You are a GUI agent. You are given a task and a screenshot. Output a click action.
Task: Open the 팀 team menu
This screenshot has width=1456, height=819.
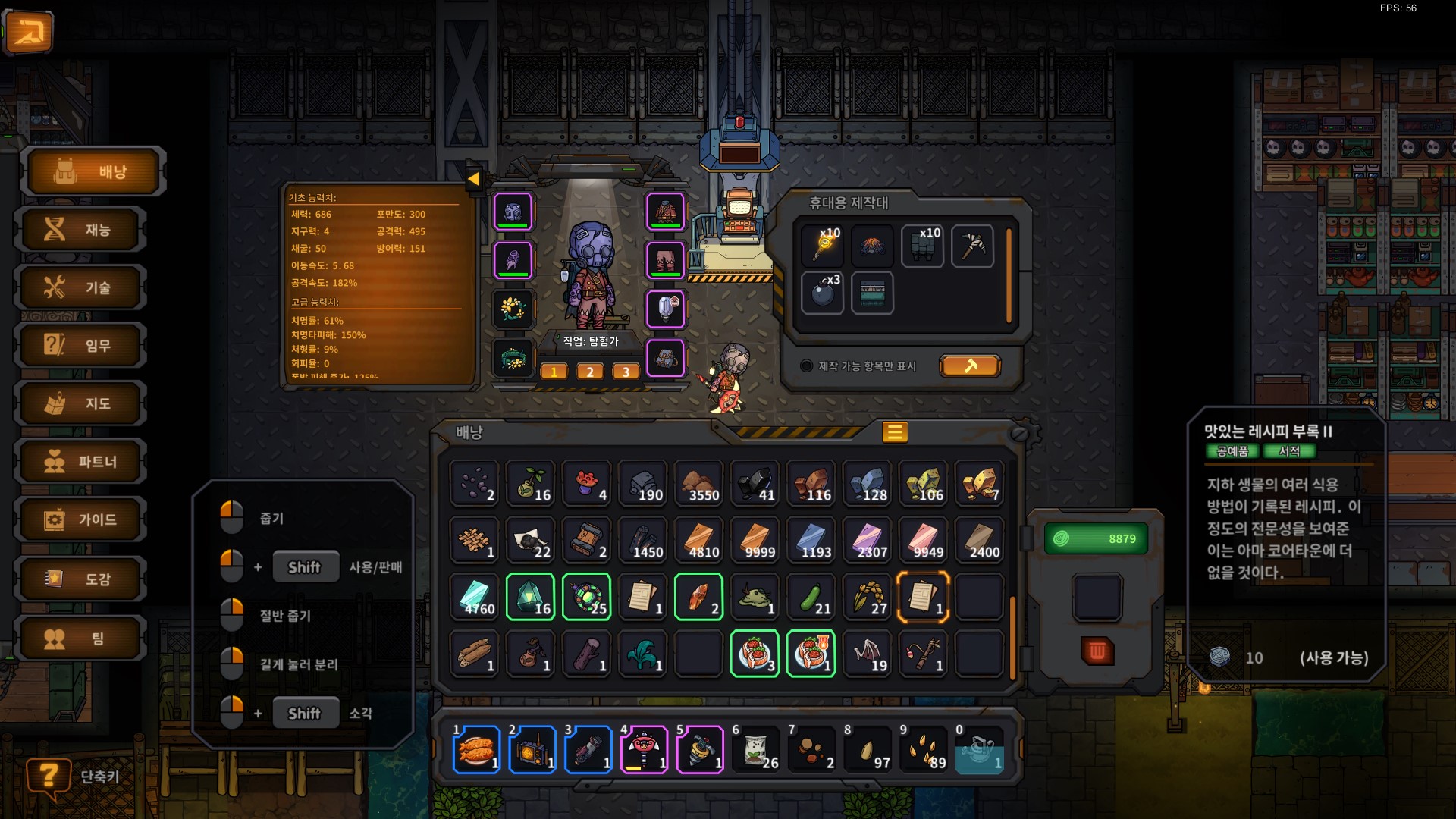82,638
